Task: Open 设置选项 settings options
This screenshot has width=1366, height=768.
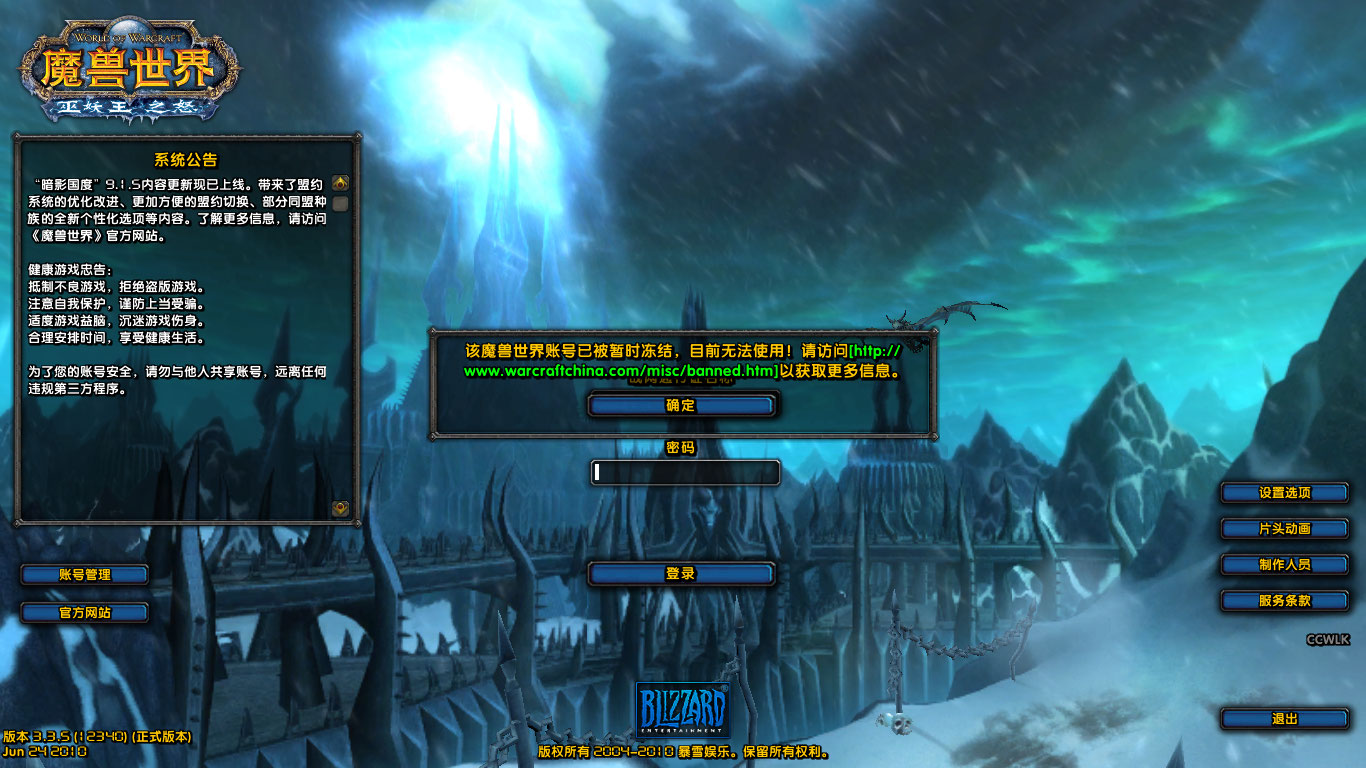Action: (1284, 492)
